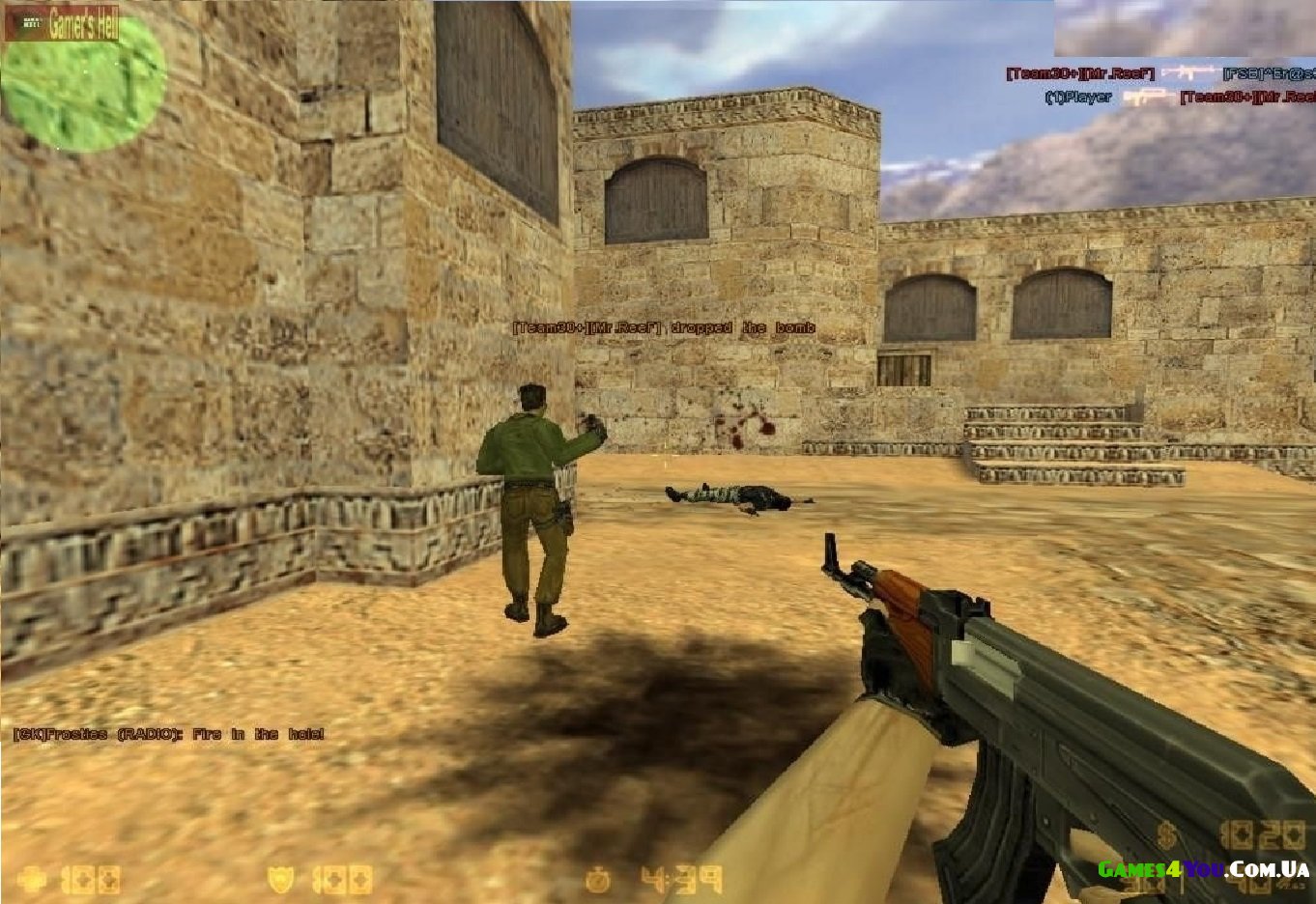Open the Games4You.com.ua watermark link
This screenshot has width=1316, height=904.
point(1203,869)
